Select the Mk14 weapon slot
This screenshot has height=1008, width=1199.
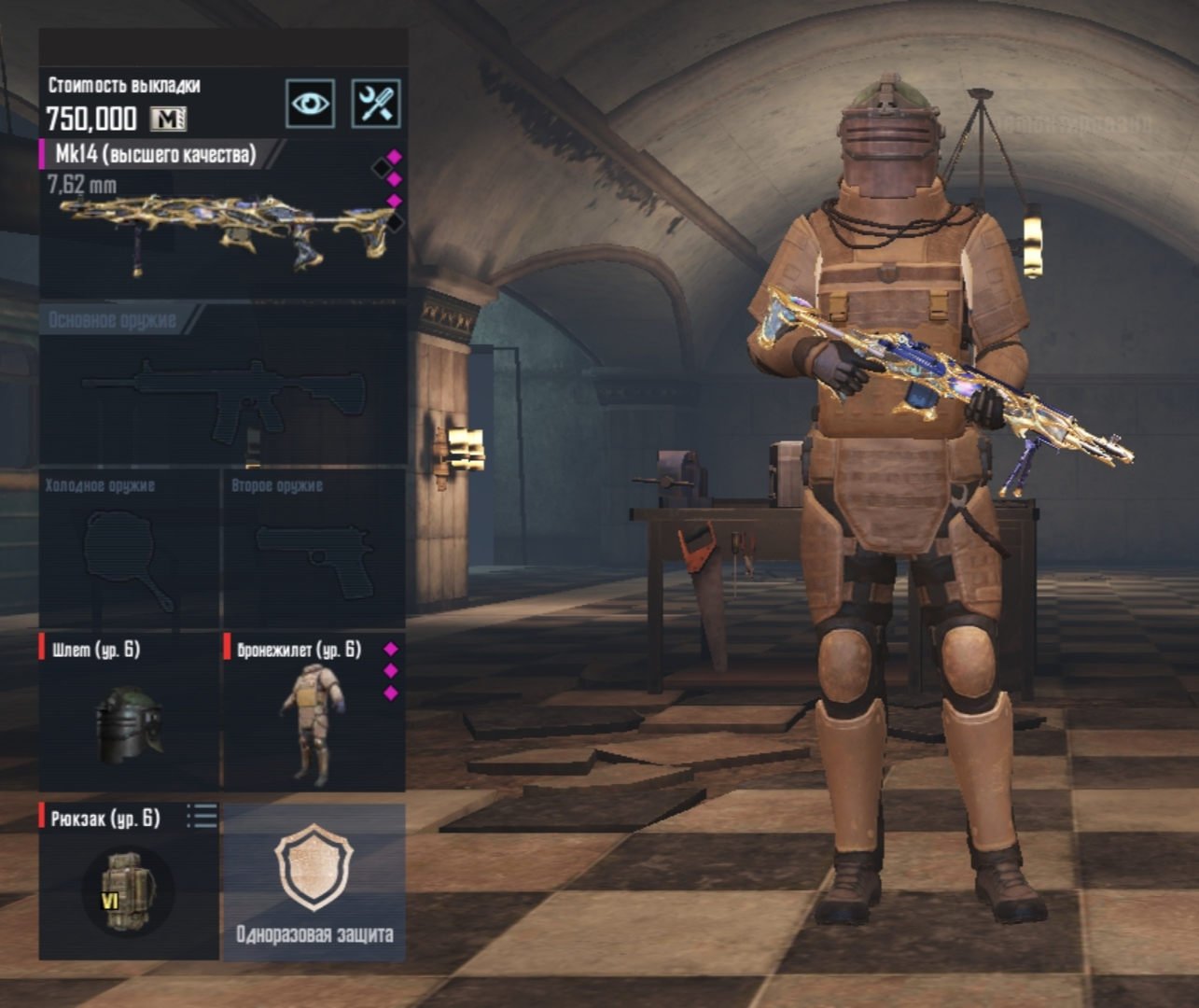click(x=222, y=219)
